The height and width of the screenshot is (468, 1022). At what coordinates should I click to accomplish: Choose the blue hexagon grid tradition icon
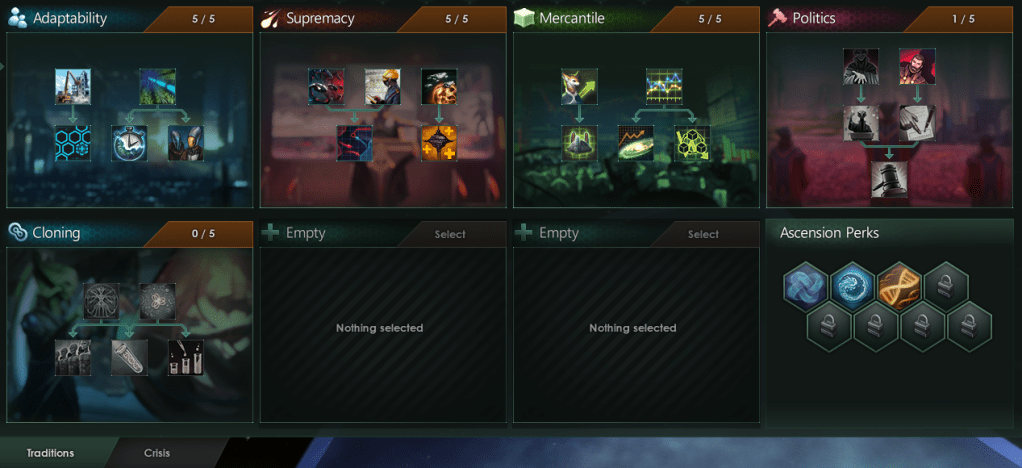[x=73, y=143]
